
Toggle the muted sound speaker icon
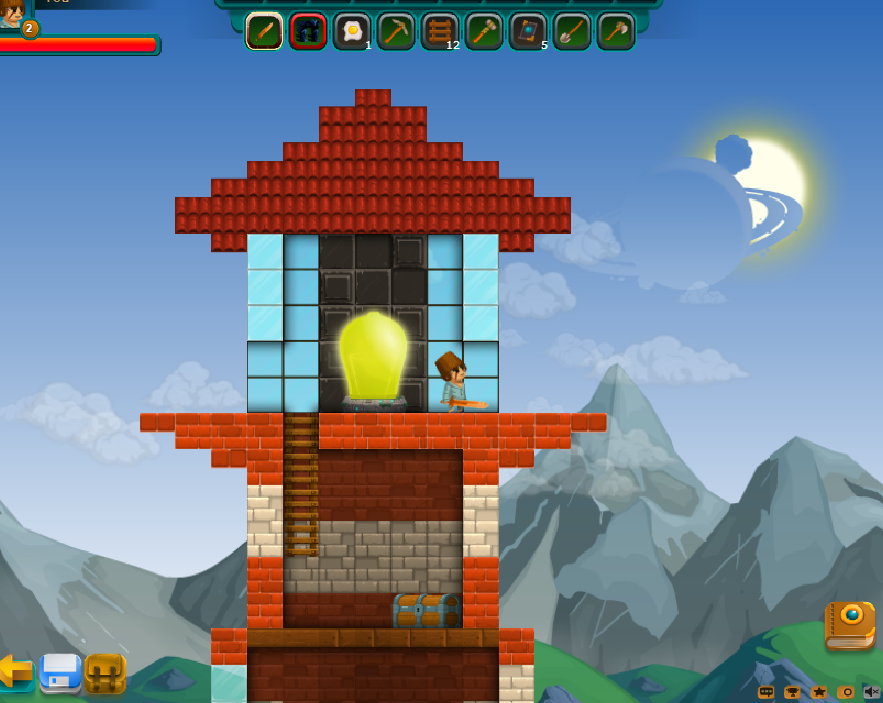(x=871, y=692)
